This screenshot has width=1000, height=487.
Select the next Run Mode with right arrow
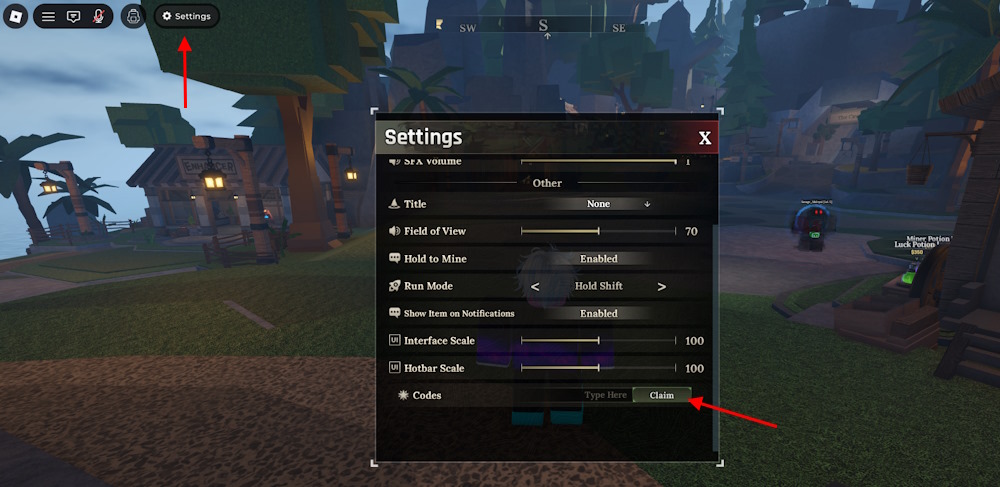pyautogui.click(x=662, y=286)
